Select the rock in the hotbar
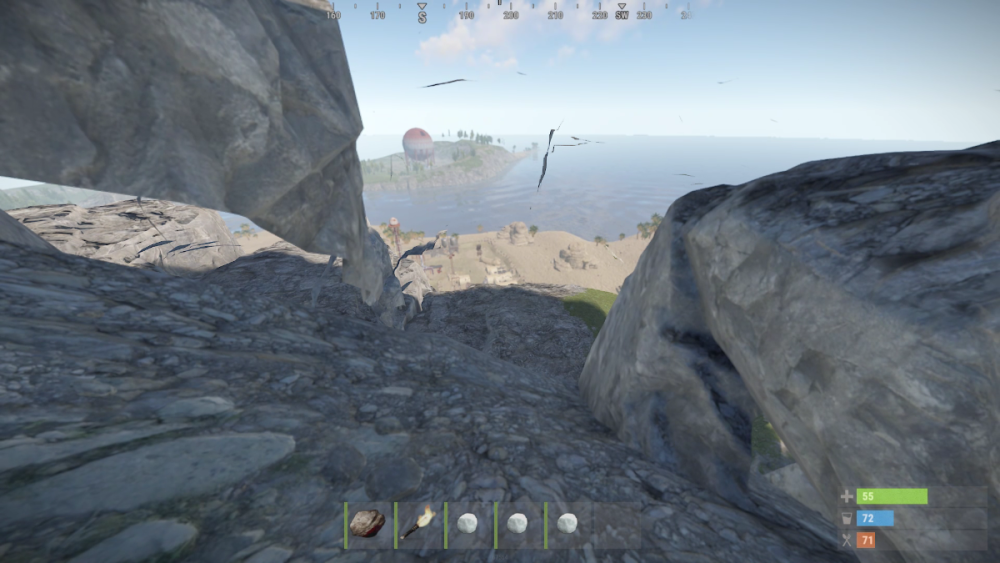Screen dimensions: 1000x563 tap(368, 524)
